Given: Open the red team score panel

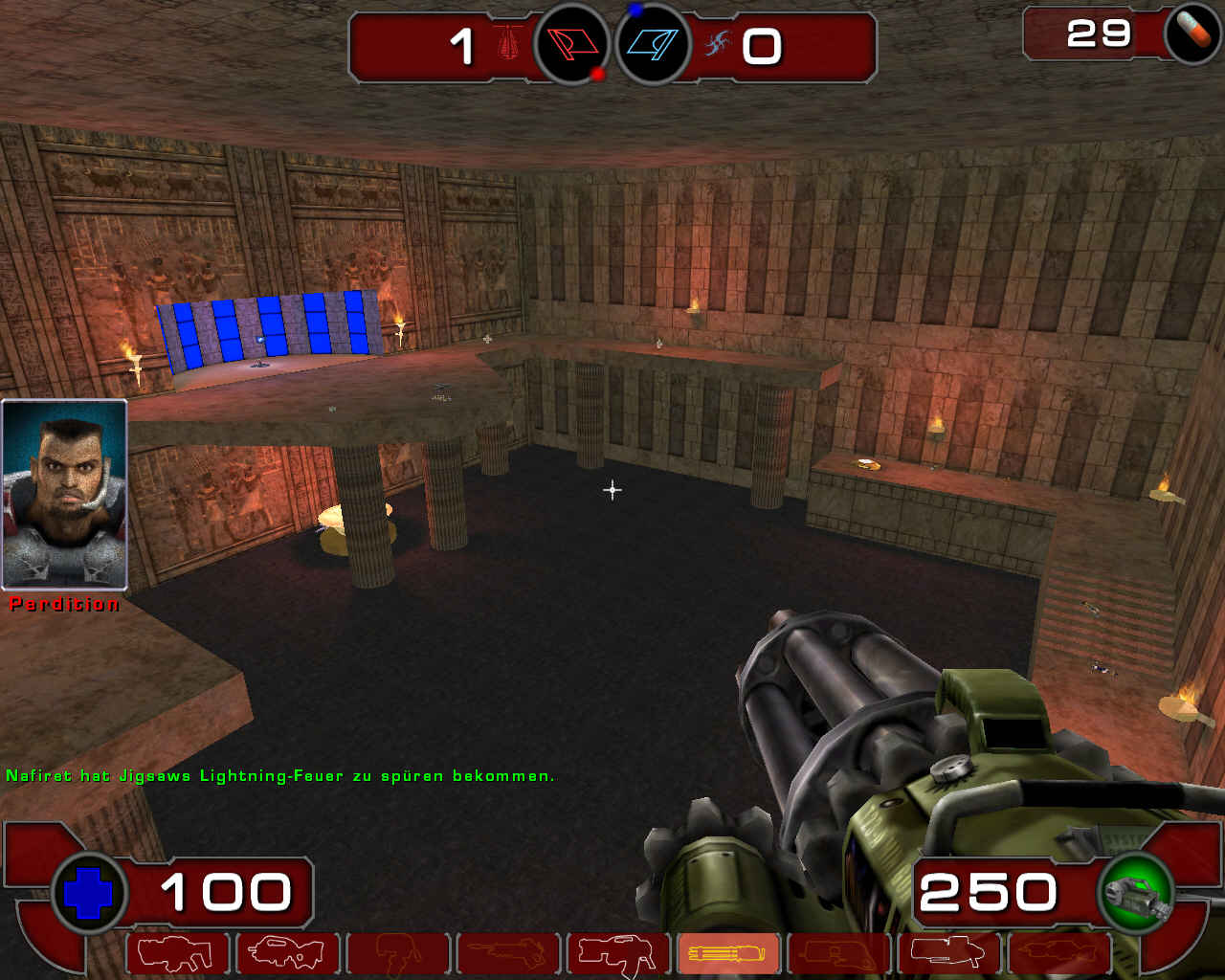Looking at the screenshot, I should pyautogui.click(x=440, y=45).
